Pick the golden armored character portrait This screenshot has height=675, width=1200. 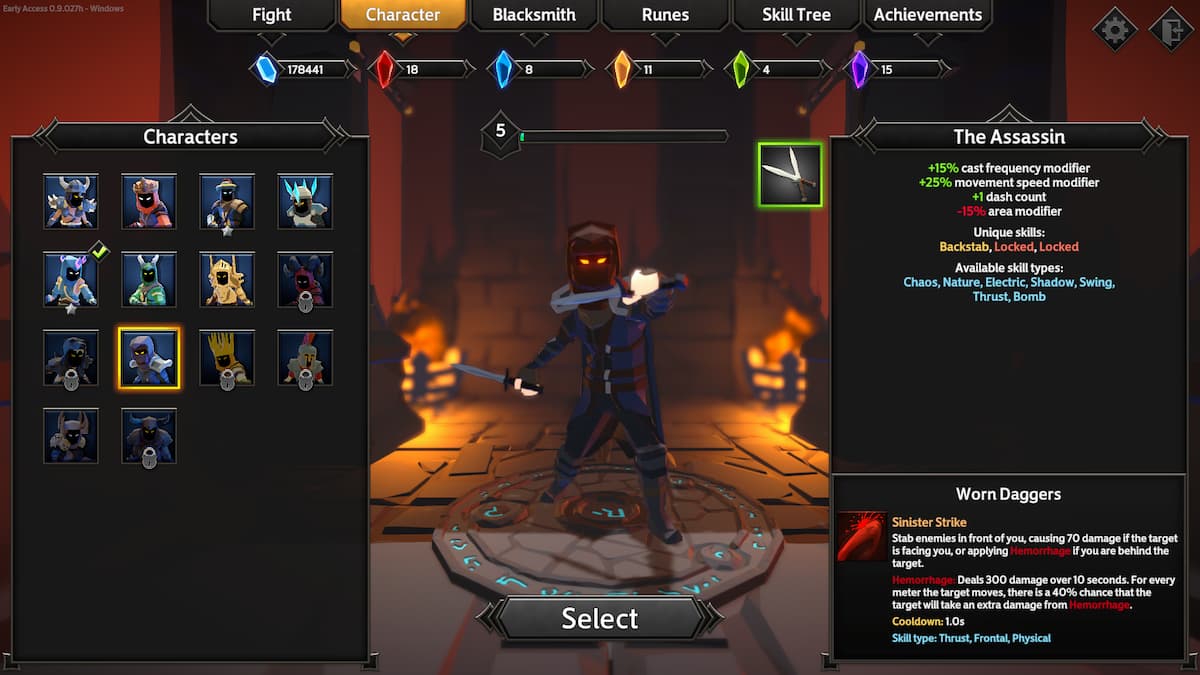coord(227,279)
